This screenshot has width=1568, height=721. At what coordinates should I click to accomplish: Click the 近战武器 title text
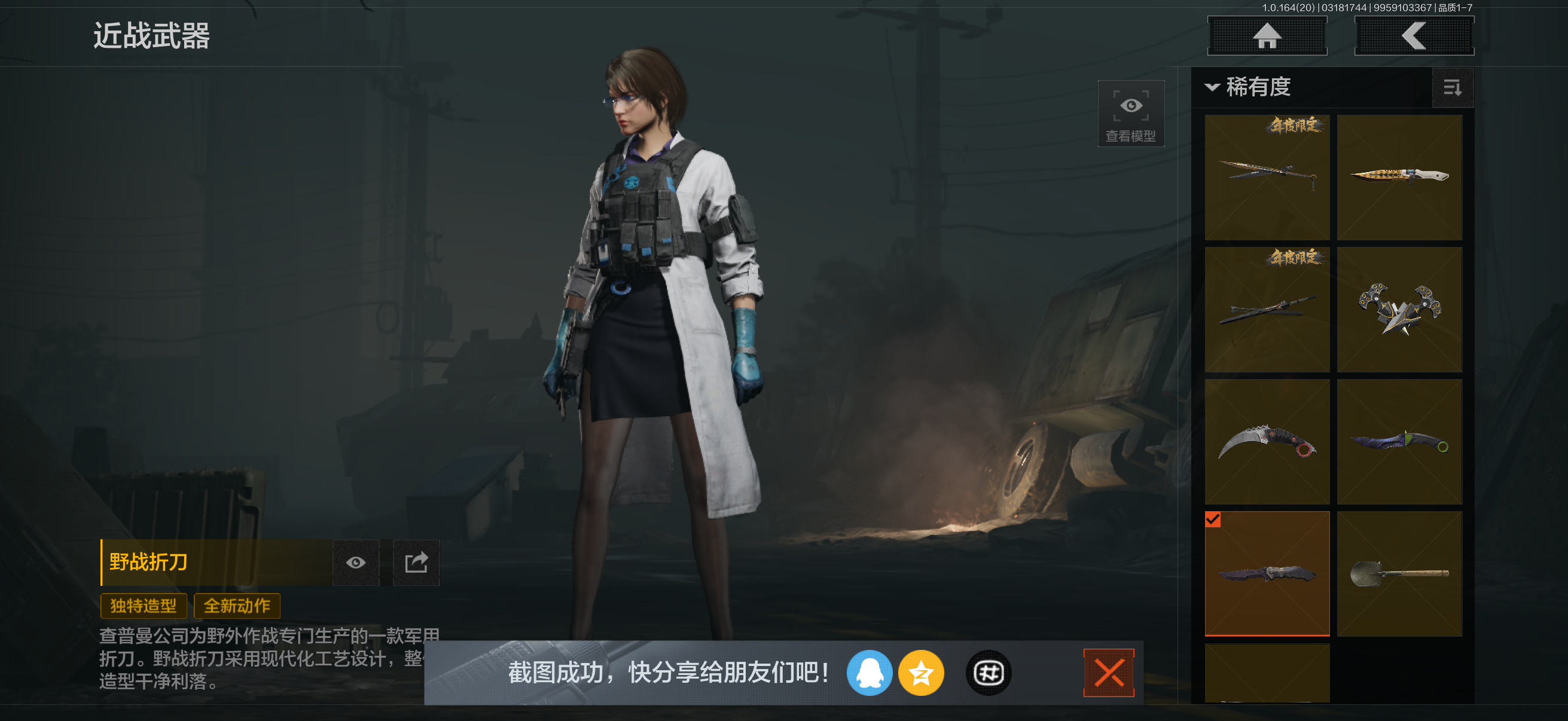click(151, 36)
